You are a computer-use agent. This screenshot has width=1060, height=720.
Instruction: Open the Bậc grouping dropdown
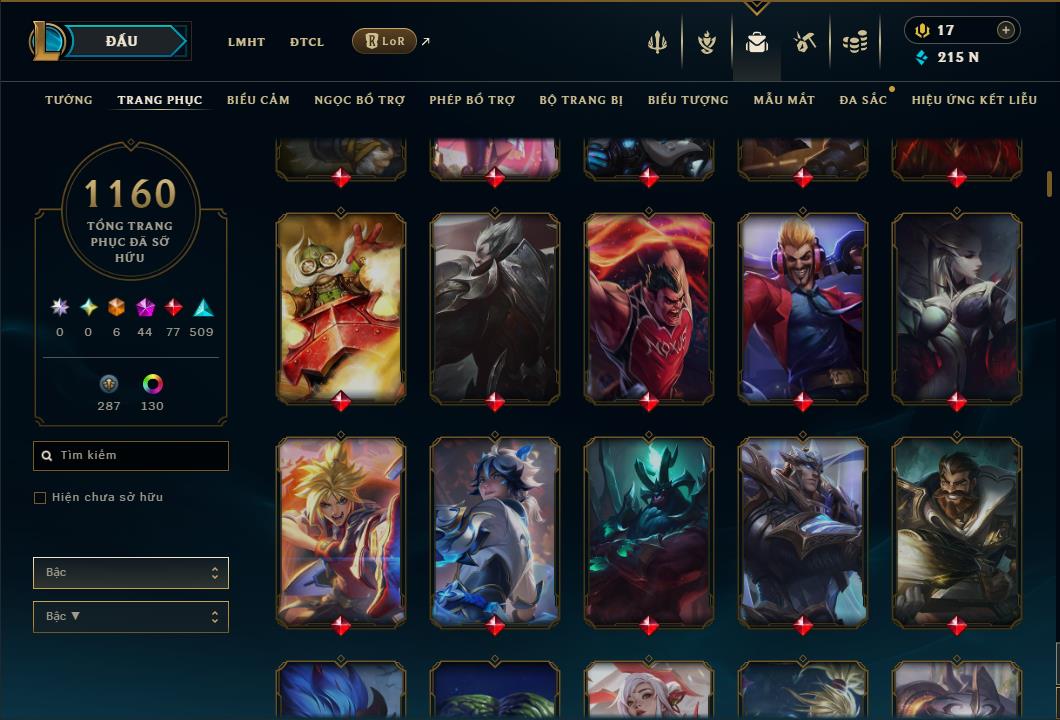[131, 573]
